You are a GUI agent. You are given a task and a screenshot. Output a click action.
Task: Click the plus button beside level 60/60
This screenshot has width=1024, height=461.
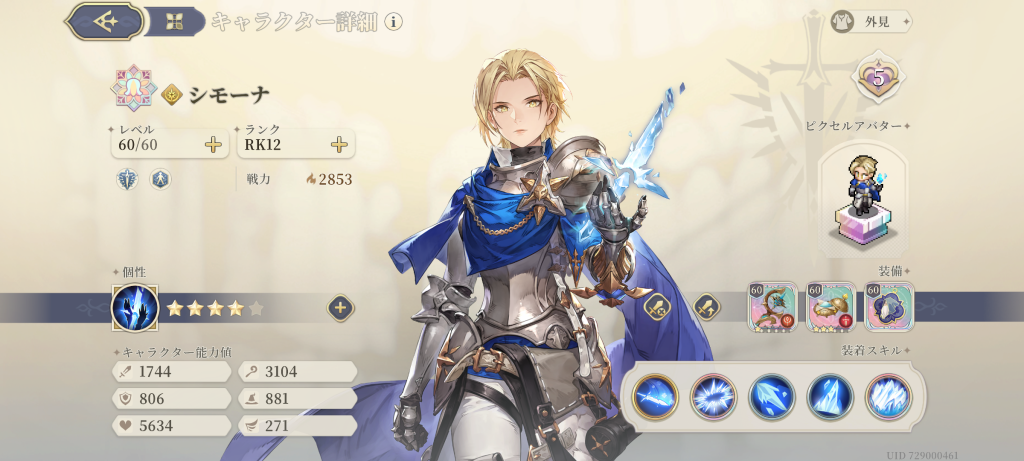click(213, 145)
